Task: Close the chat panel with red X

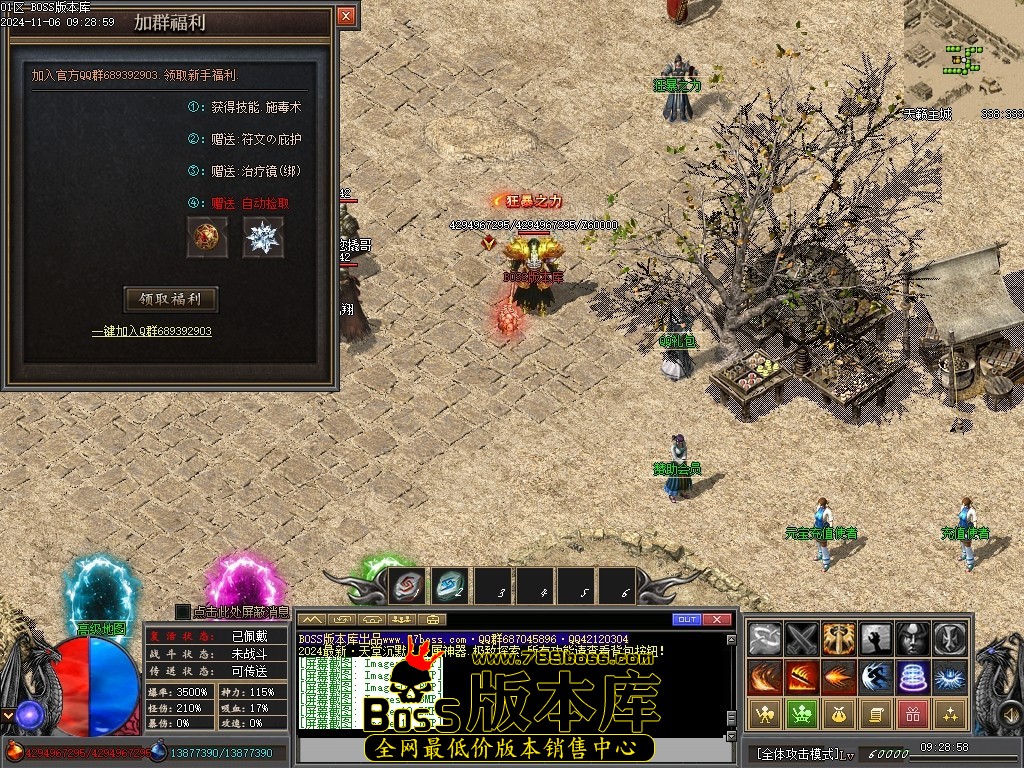Action: pos(717,620)
